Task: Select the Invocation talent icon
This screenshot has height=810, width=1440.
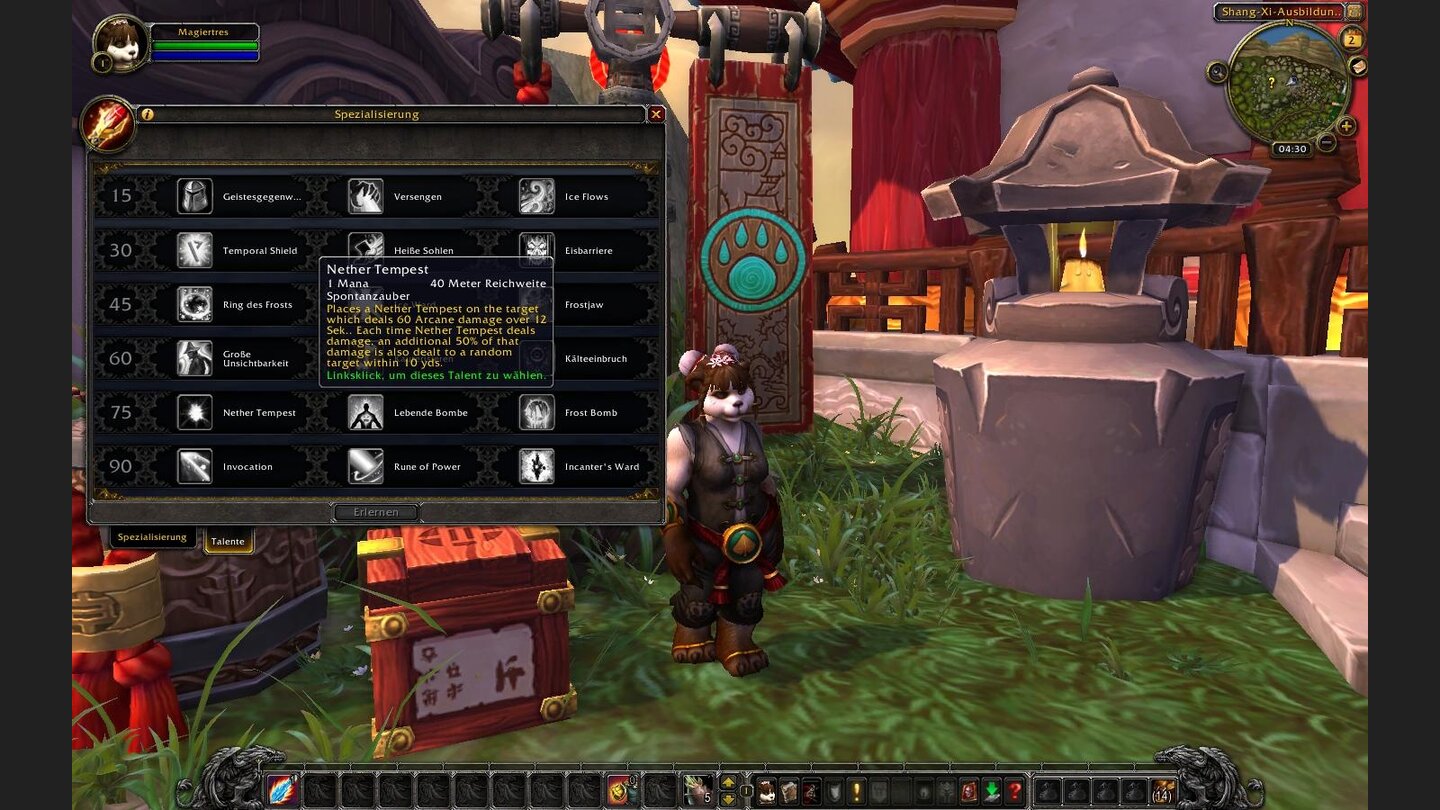Action: pos(195,466)
